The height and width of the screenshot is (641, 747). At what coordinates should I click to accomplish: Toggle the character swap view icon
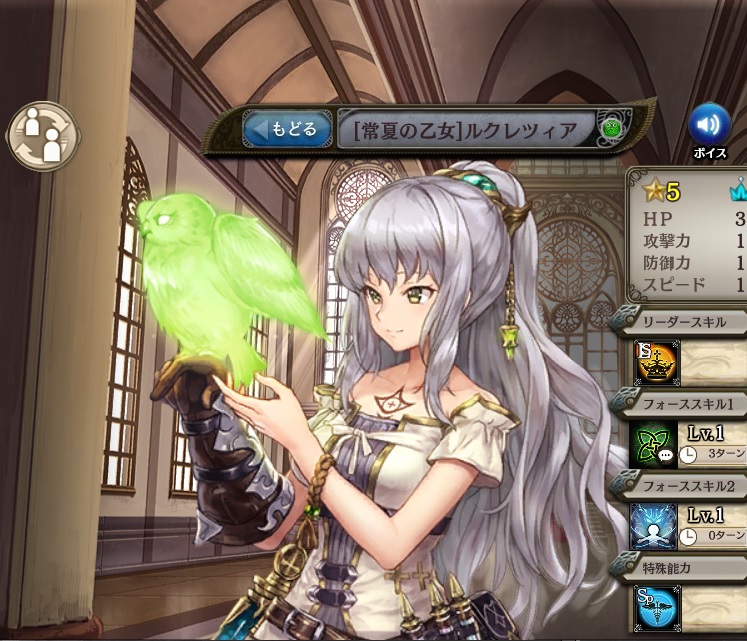click(40, 136)
